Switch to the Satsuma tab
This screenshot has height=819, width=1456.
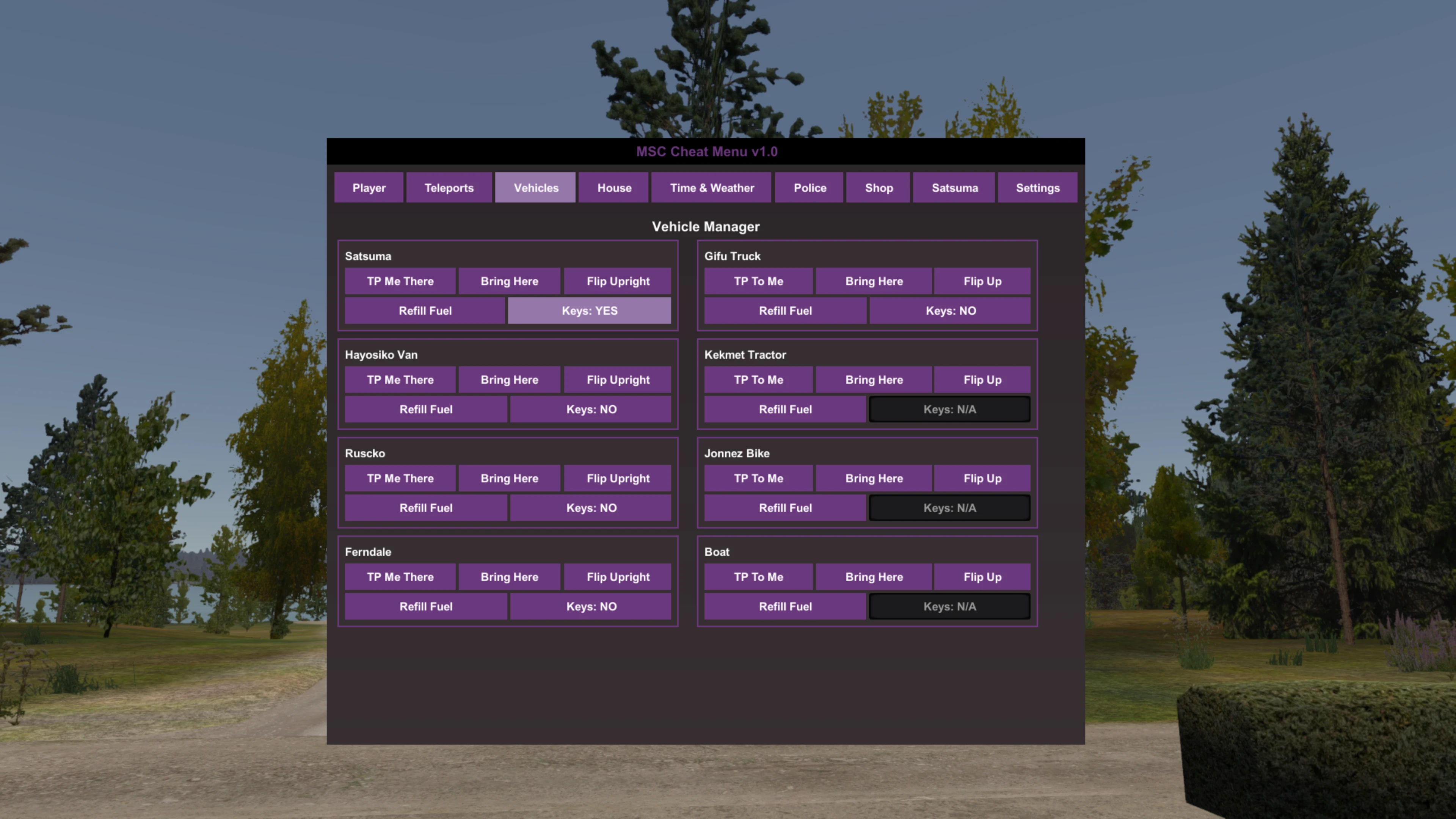click(954, 188)
